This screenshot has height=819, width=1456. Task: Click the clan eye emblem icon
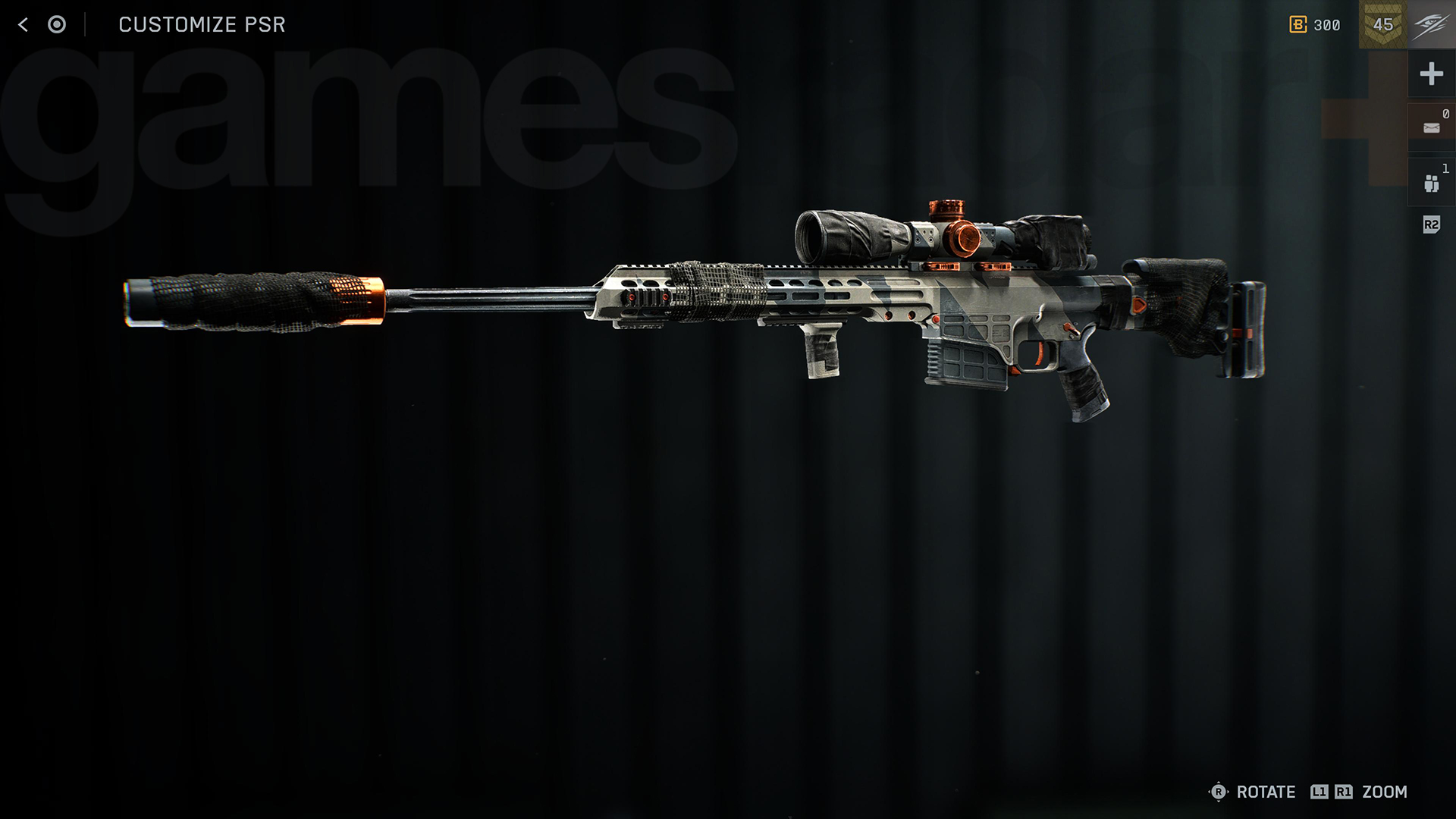tap(1432, 24)
